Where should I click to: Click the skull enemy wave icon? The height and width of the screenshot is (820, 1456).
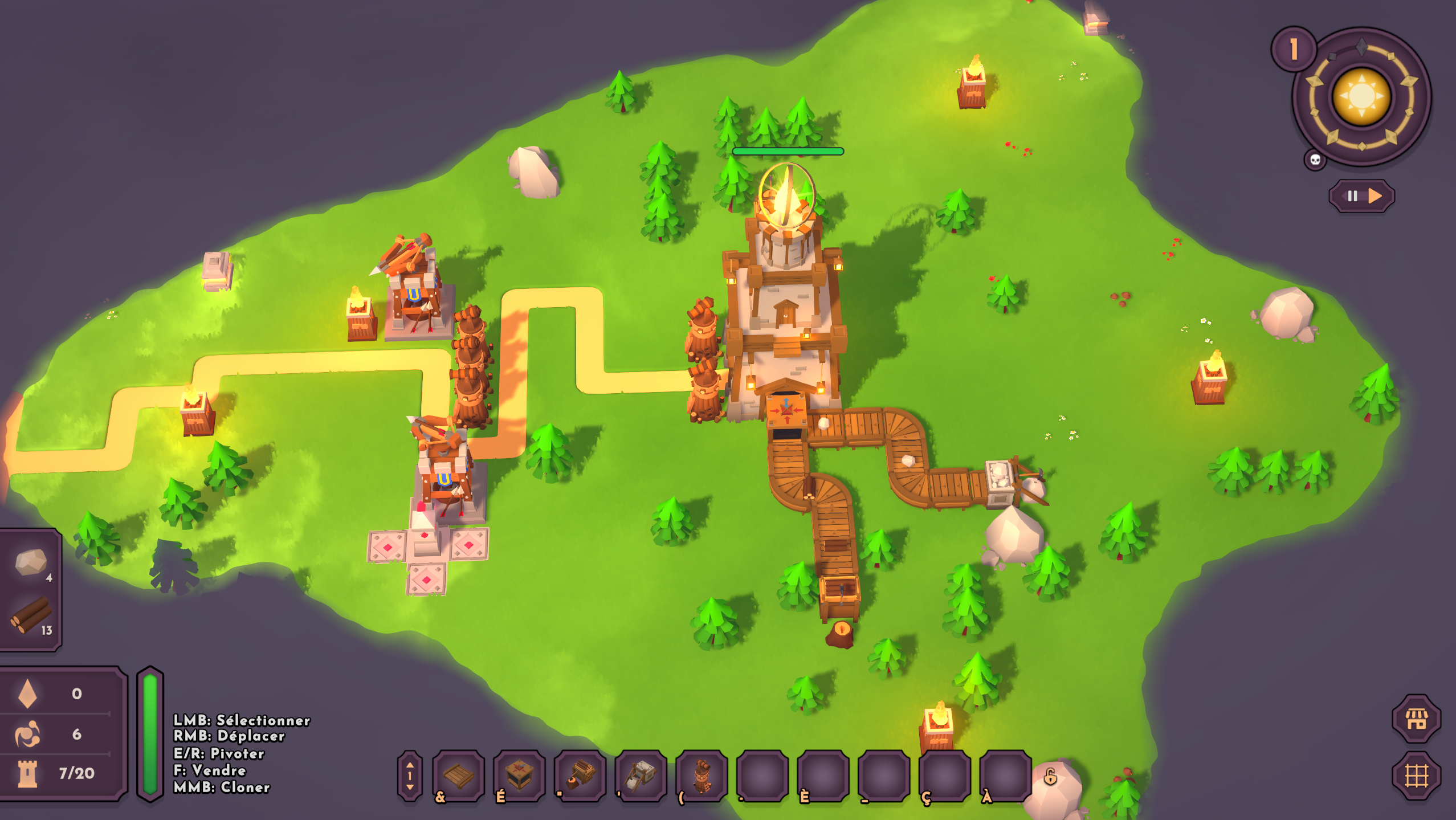1315,160
